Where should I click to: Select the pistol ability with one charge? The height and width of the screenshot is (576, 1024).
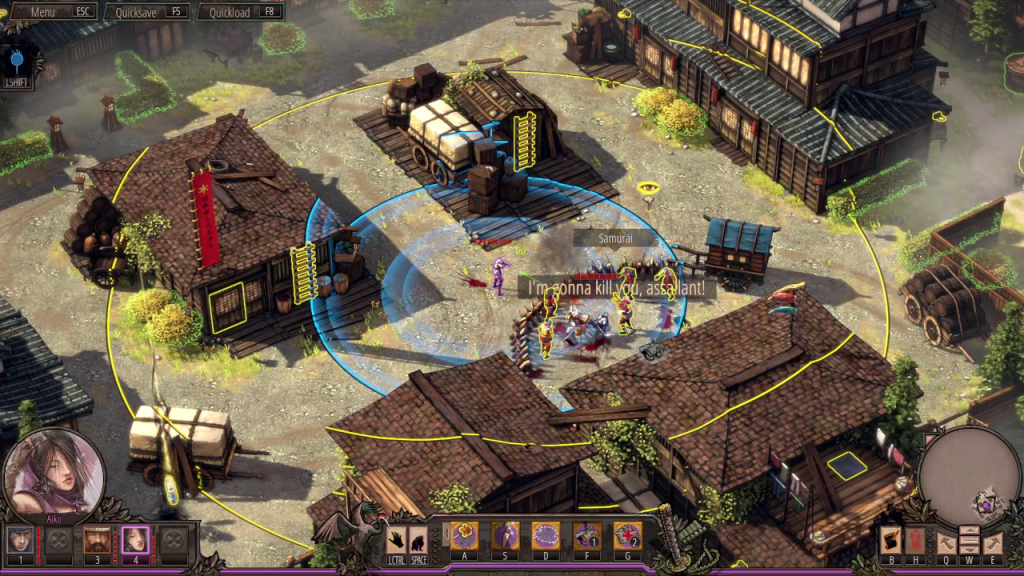click(586, 535)
